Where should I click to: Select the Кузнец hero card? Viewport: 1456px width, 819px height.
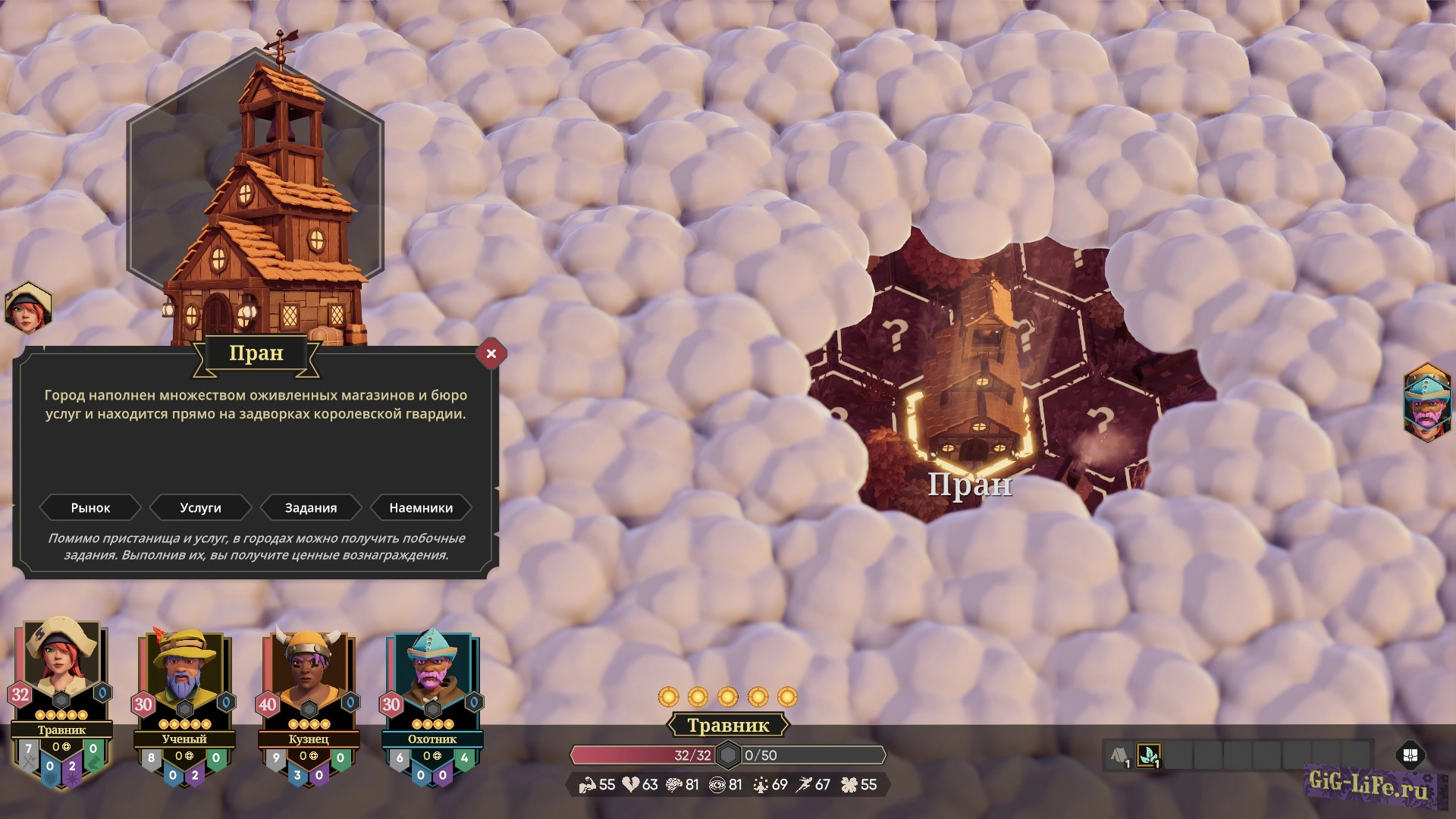coord(308,690)
